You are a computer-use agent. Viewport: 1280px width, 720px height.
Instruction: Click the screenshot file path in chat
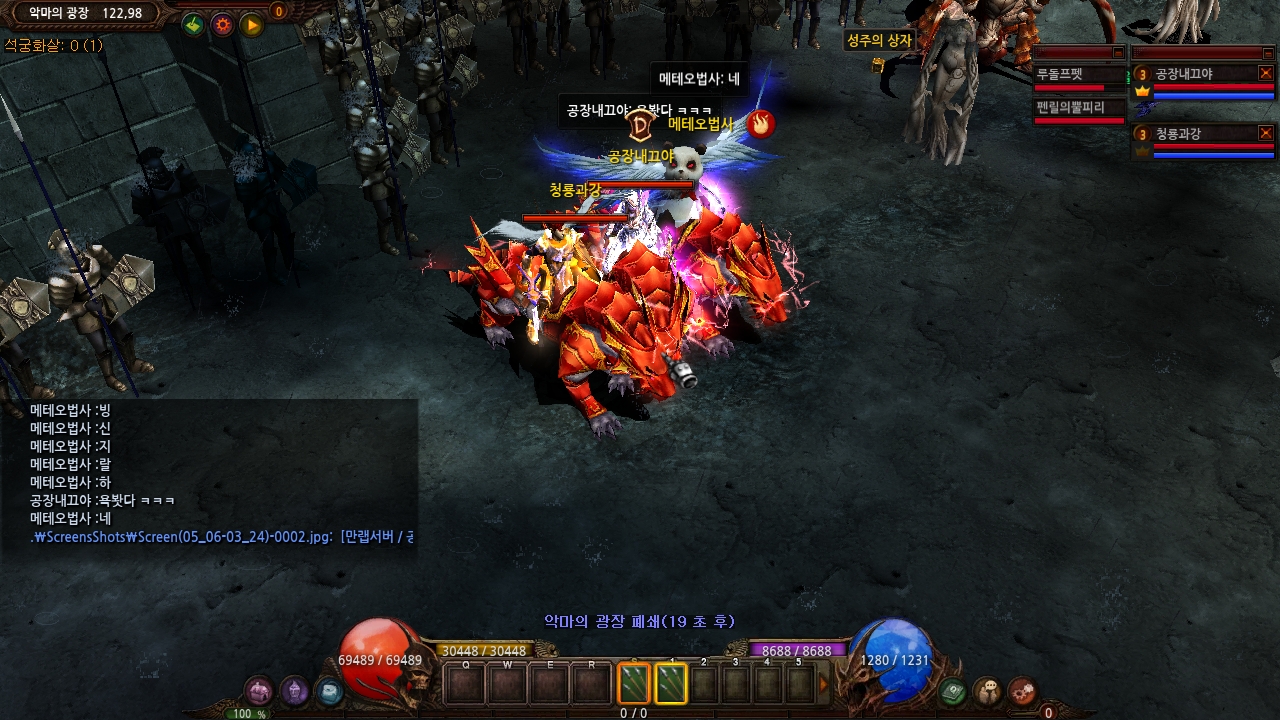tap(182, 537)
